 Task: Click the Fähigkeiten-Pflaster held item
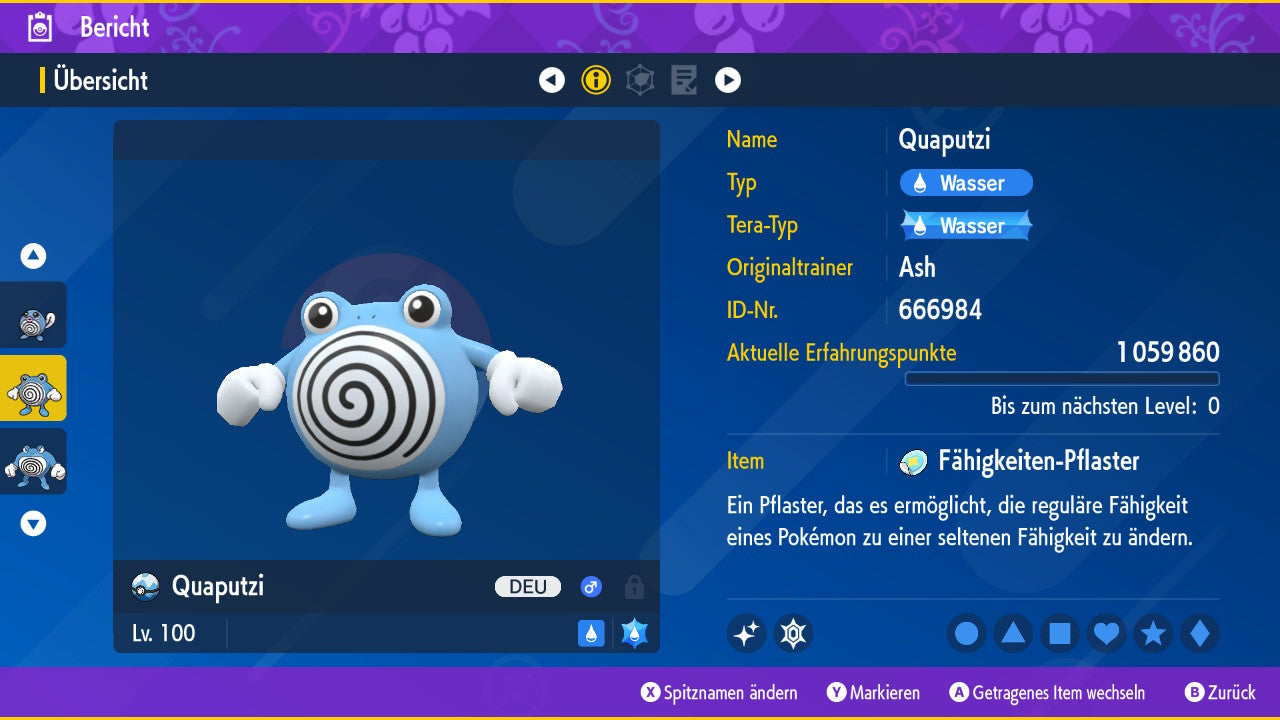pyautogui.click(x=1037, y=461)
